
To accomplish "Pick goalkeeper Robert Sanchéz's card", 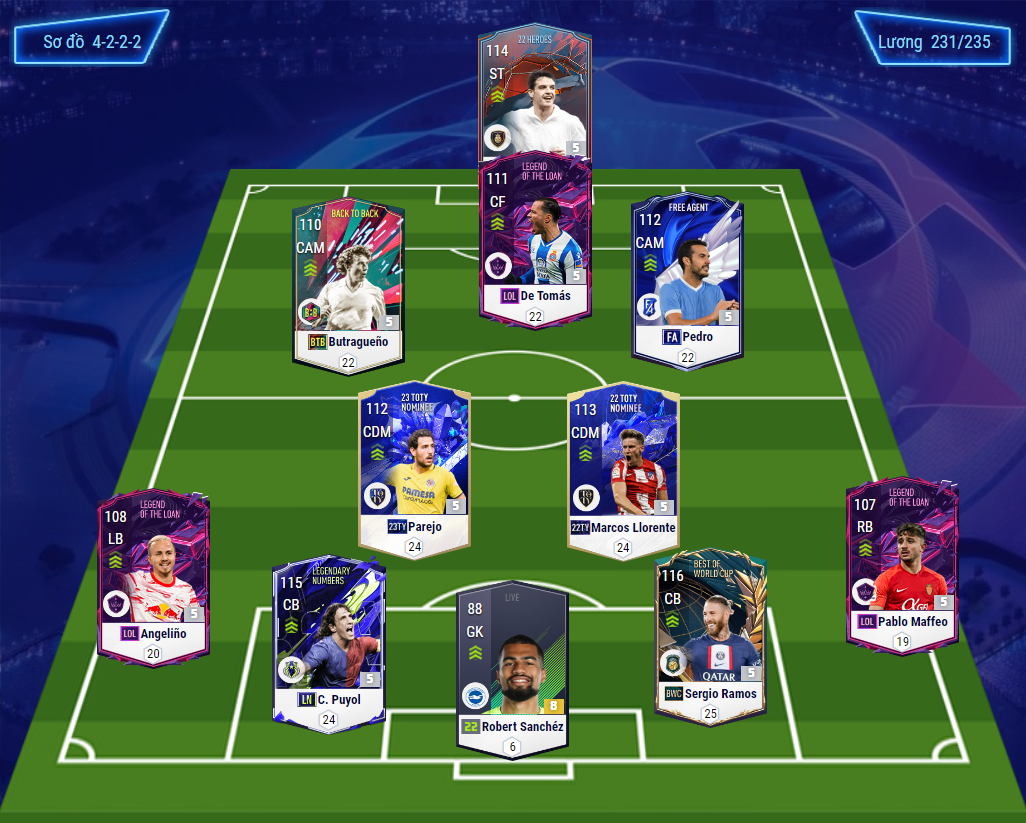I will click(x=512, y=665).
